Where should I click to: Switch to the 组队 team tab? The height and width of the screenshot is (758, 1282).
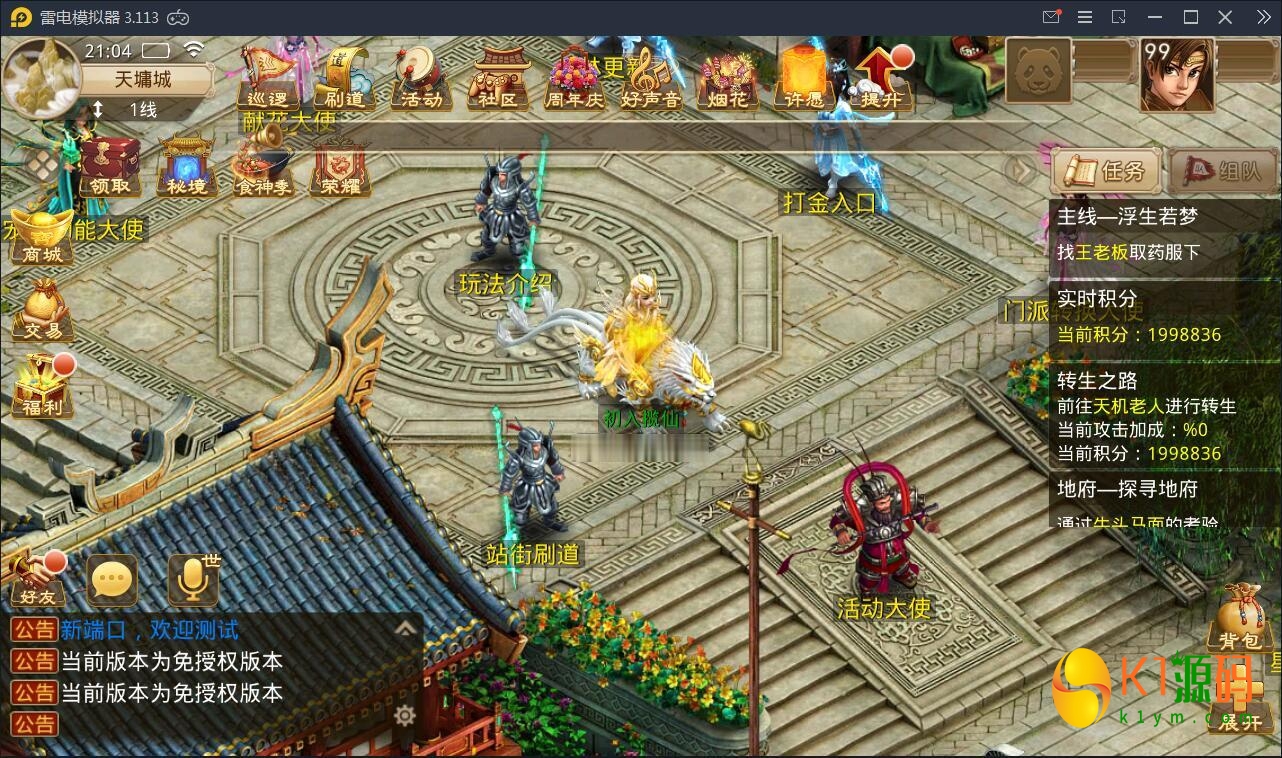click(x=1221, y=170)
